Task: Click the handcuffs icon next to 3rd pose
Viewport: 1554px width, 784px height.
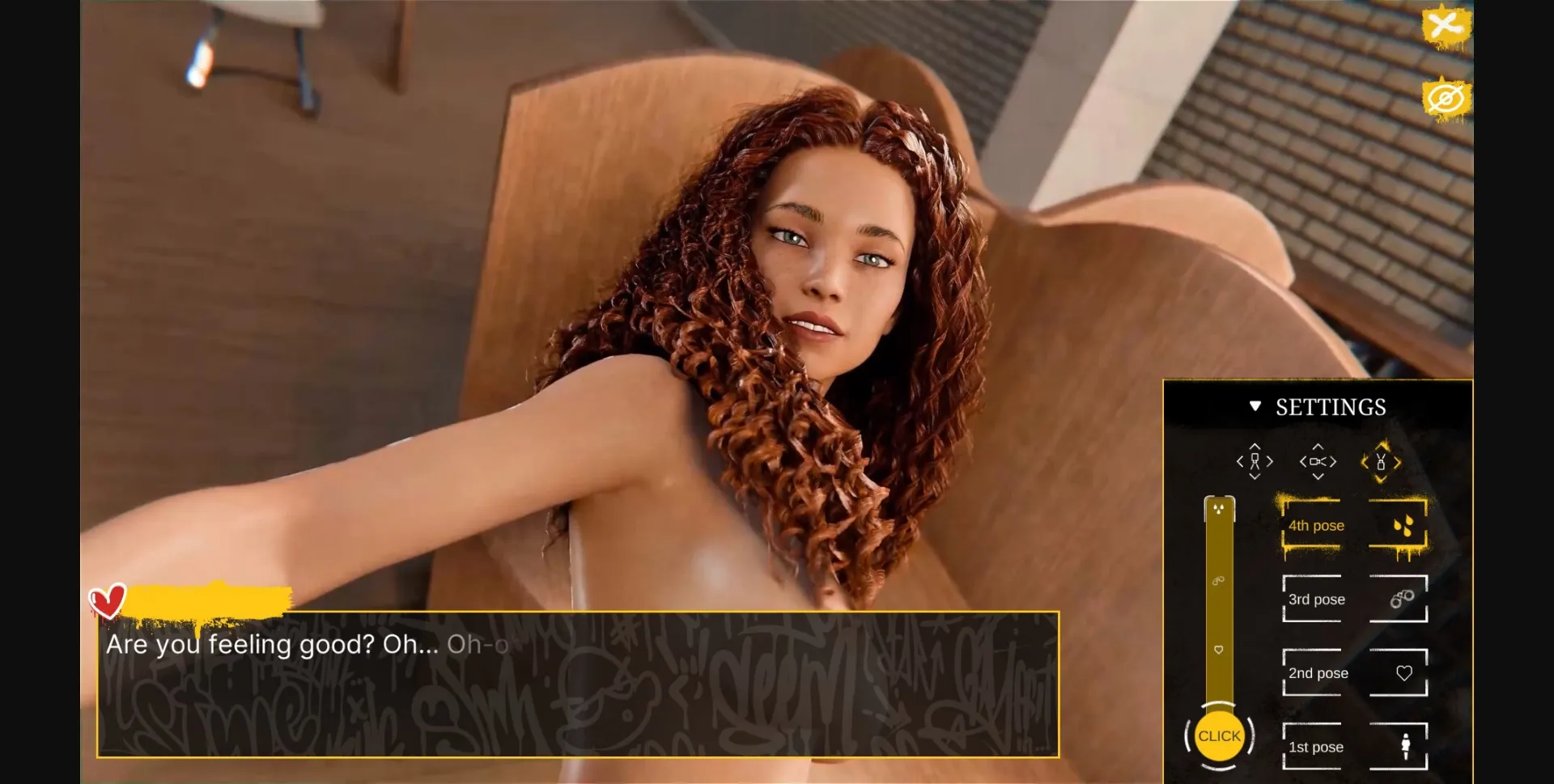Action: coord(1401,599)
